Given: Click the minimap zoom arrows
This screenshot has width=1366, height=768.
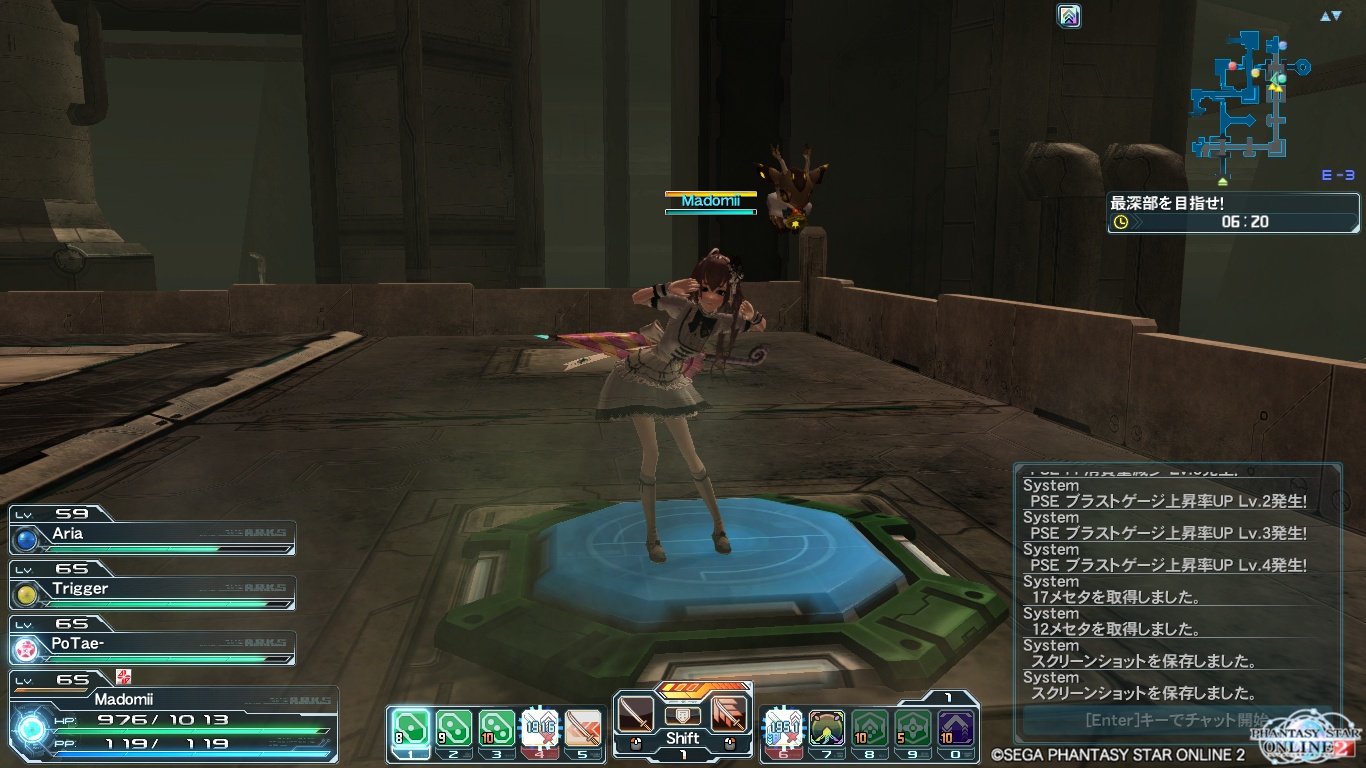Looking at the screenshot, I should (1330, 16).
